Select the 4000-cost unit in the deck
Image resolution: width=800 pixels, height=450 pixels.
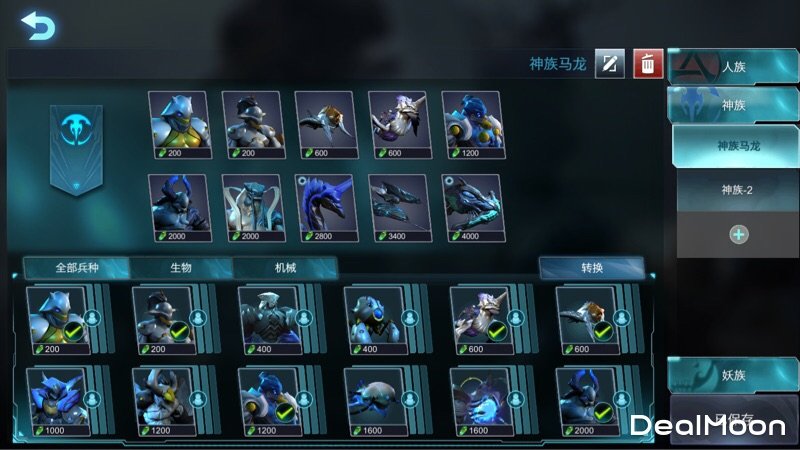point(472,208)
